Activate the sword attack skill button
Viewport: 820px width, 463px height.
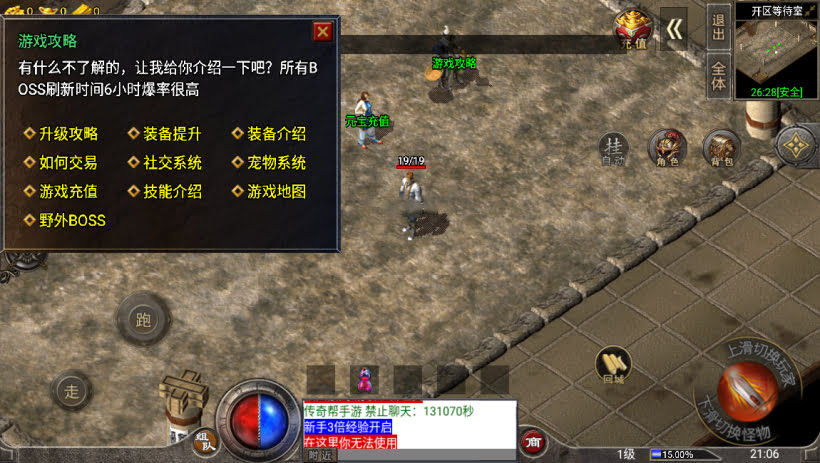[747, 391]
